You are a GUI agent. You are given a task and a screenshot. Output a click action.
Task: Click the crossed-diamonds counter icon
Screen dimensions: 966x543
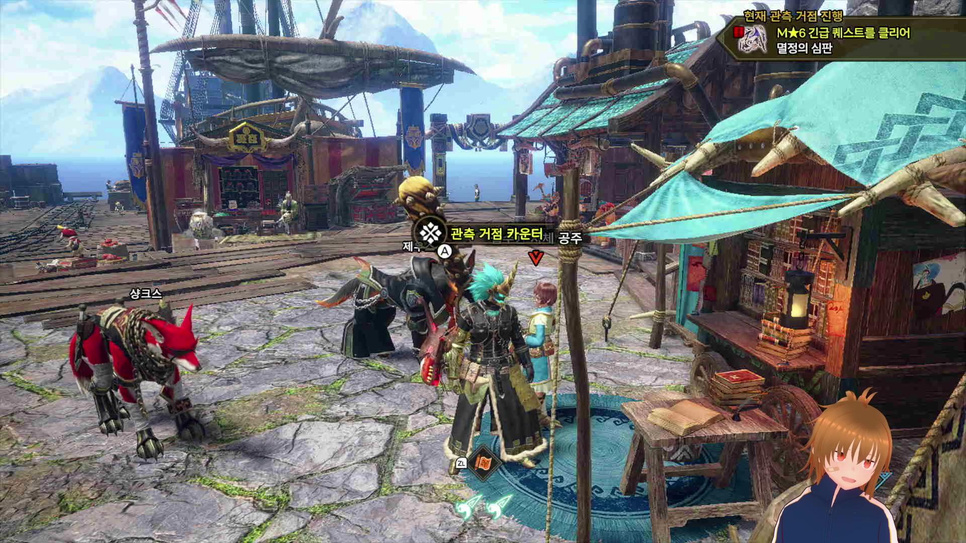pos(431,233)
